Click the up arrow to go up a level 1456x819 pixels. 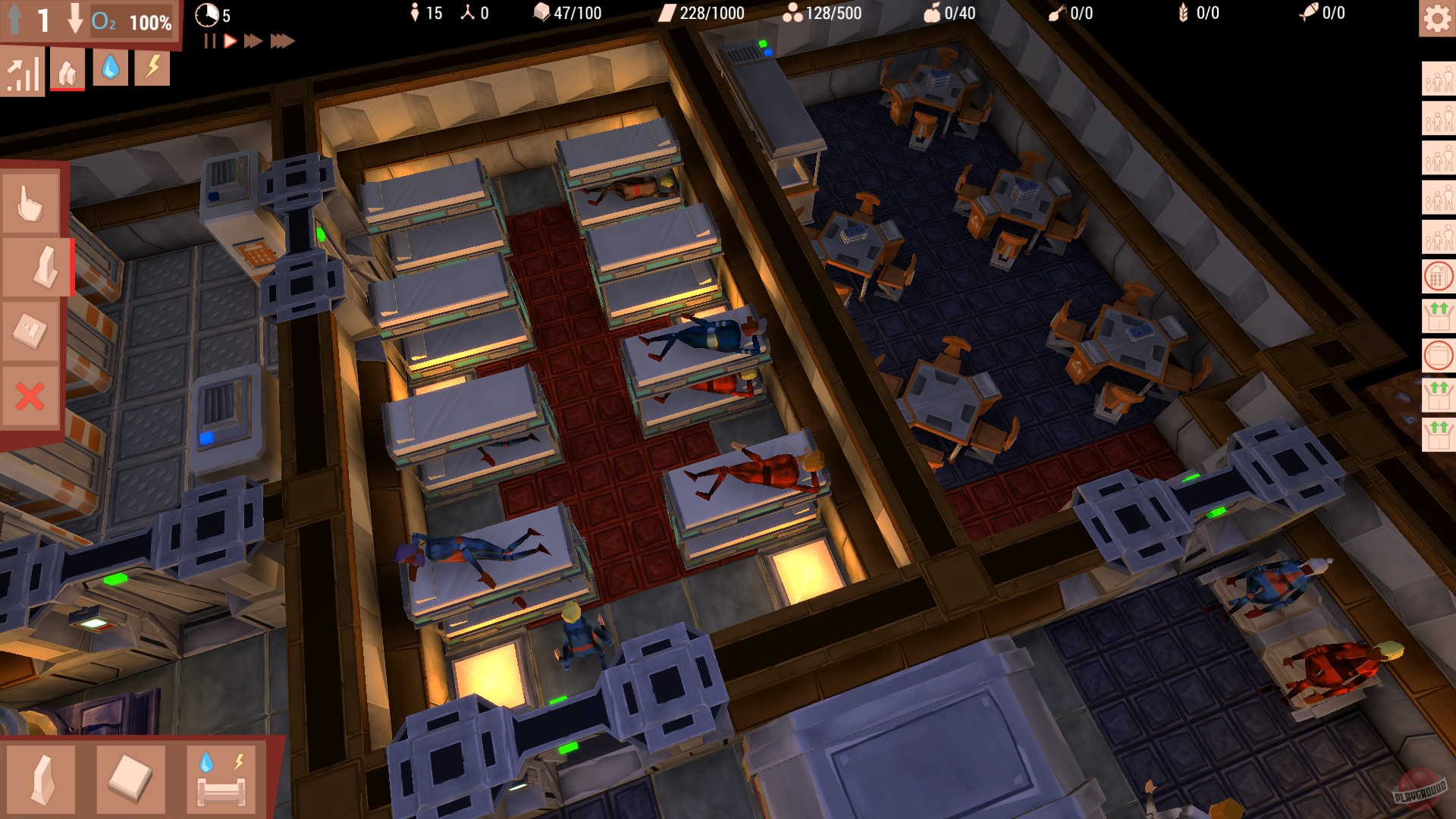click(x=14, y=20)
